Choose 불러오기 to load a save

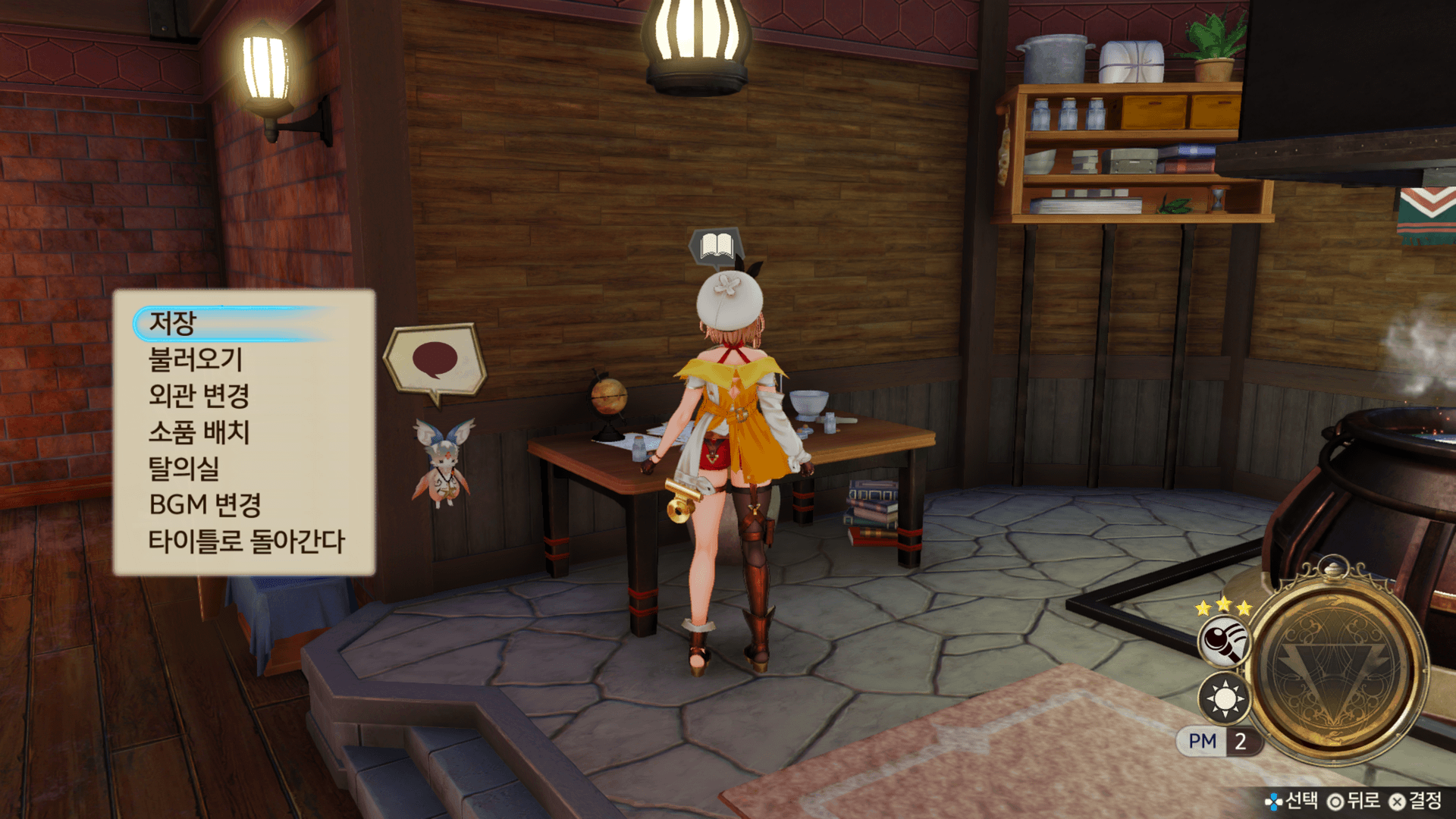pyautogui.click(x=196, y=359)
